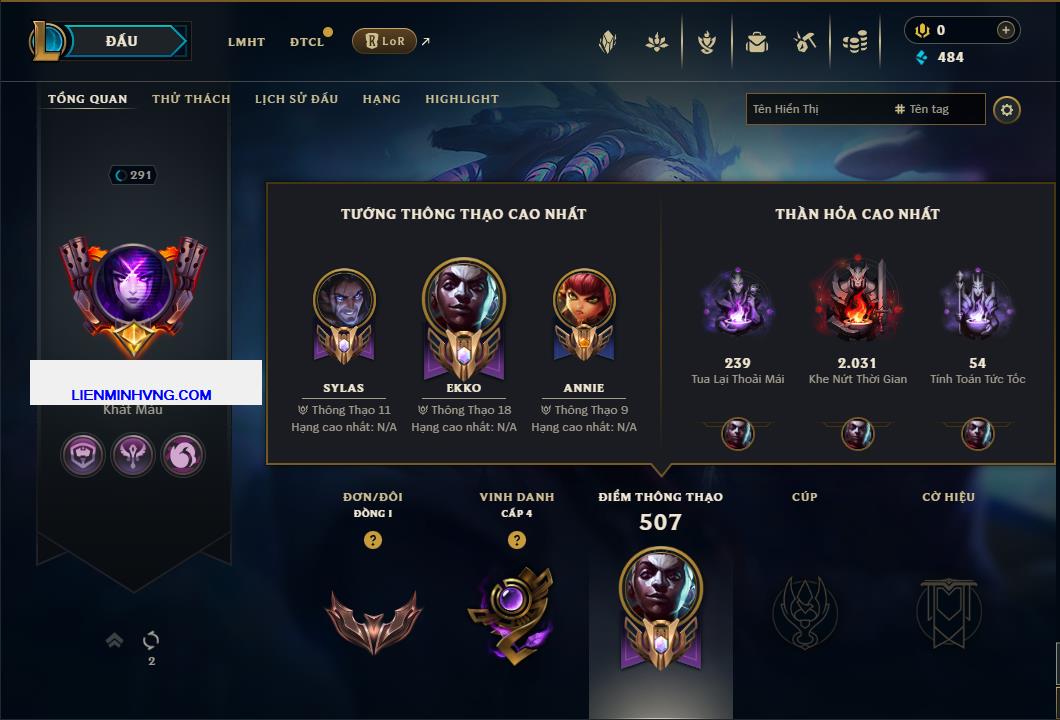Open the store coins icon
The width and height of the screenshot is (1060, 720).
click(x=854, y=42)
